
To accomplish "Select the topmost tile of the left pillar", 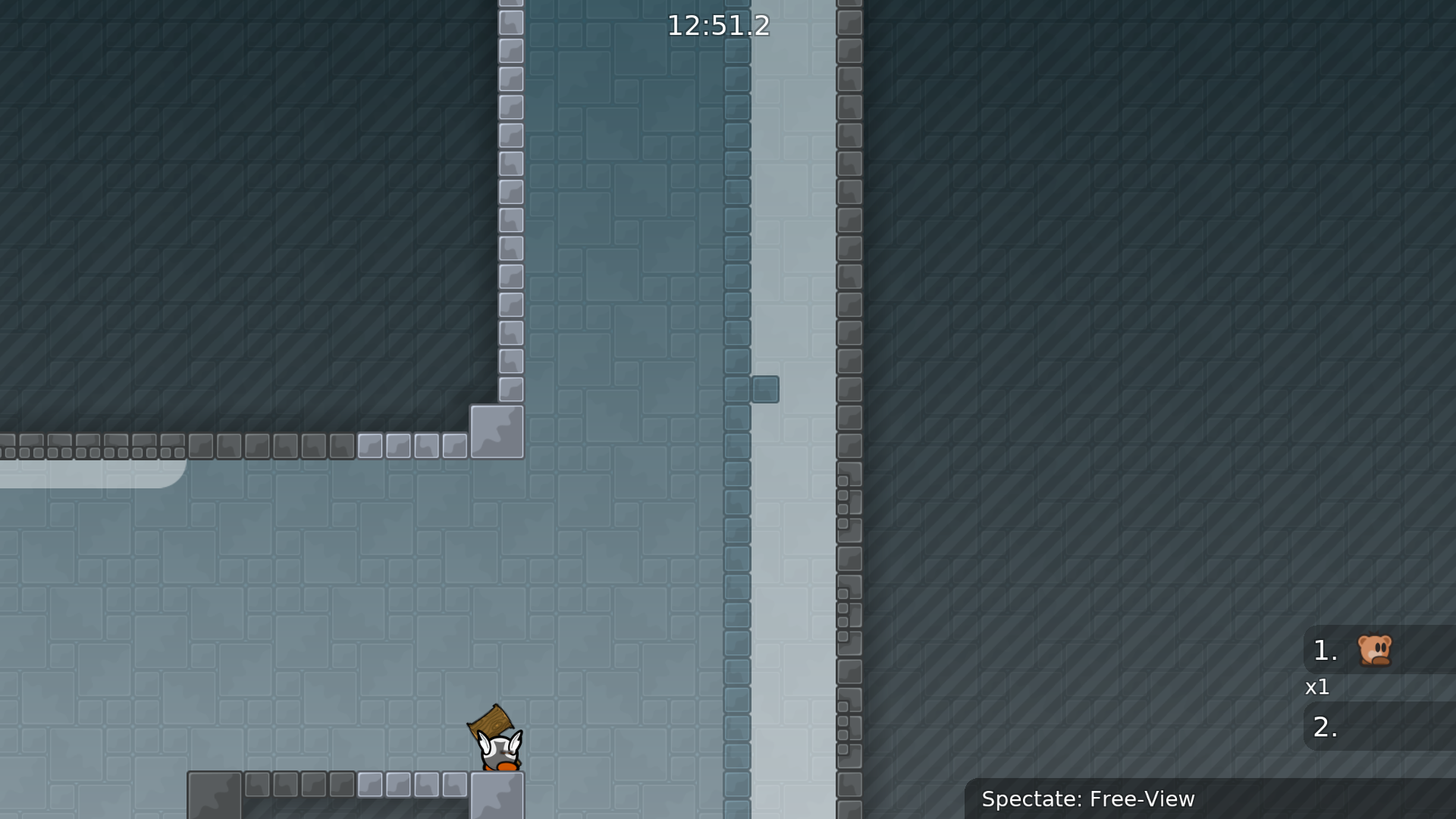I will (x=510, y=4).
